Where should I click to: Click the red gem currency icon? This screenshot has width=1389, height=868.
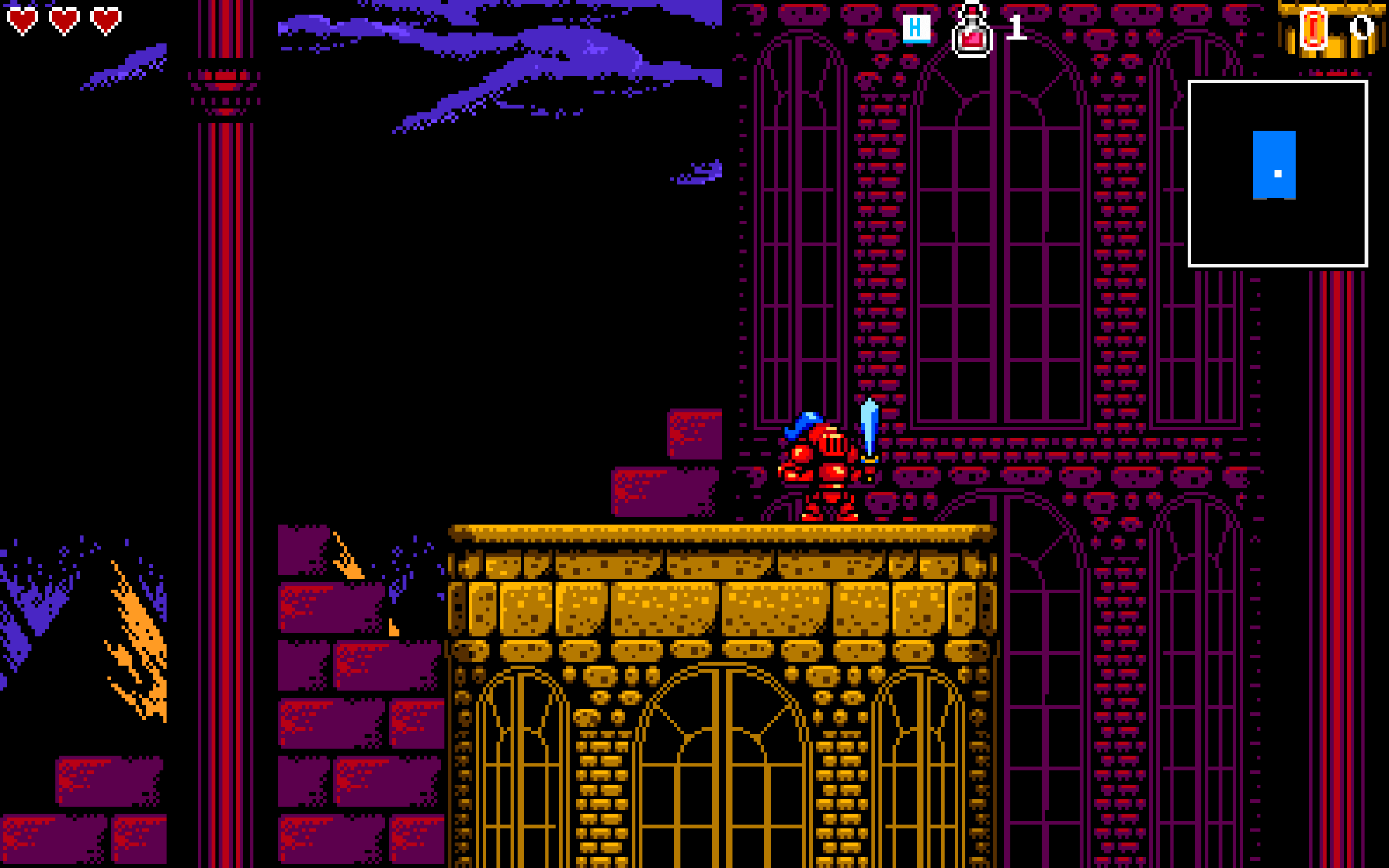1313,29
